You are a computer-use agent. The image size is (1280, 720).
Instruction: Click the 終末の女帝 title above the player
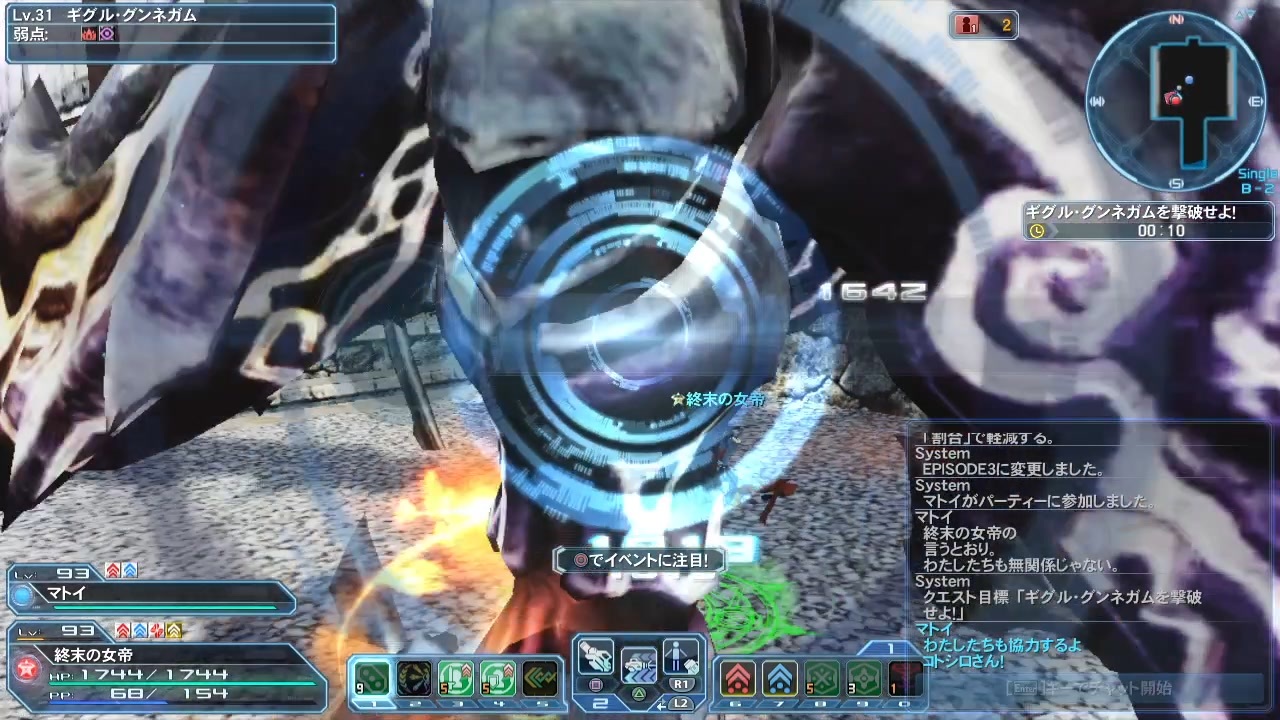coord(718,397)
